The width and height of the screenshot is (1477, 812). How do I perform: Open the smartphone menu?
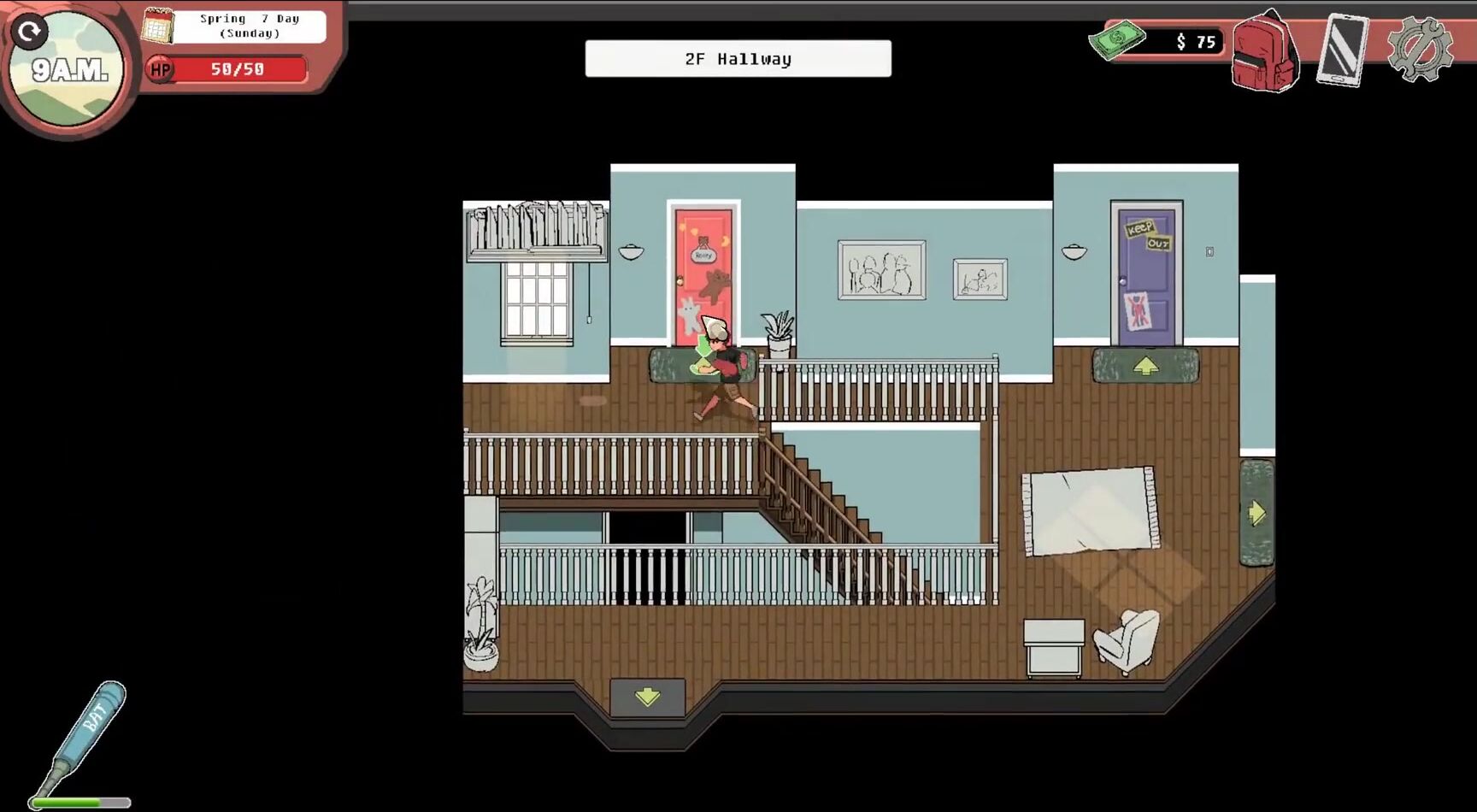click(1342, 50)
